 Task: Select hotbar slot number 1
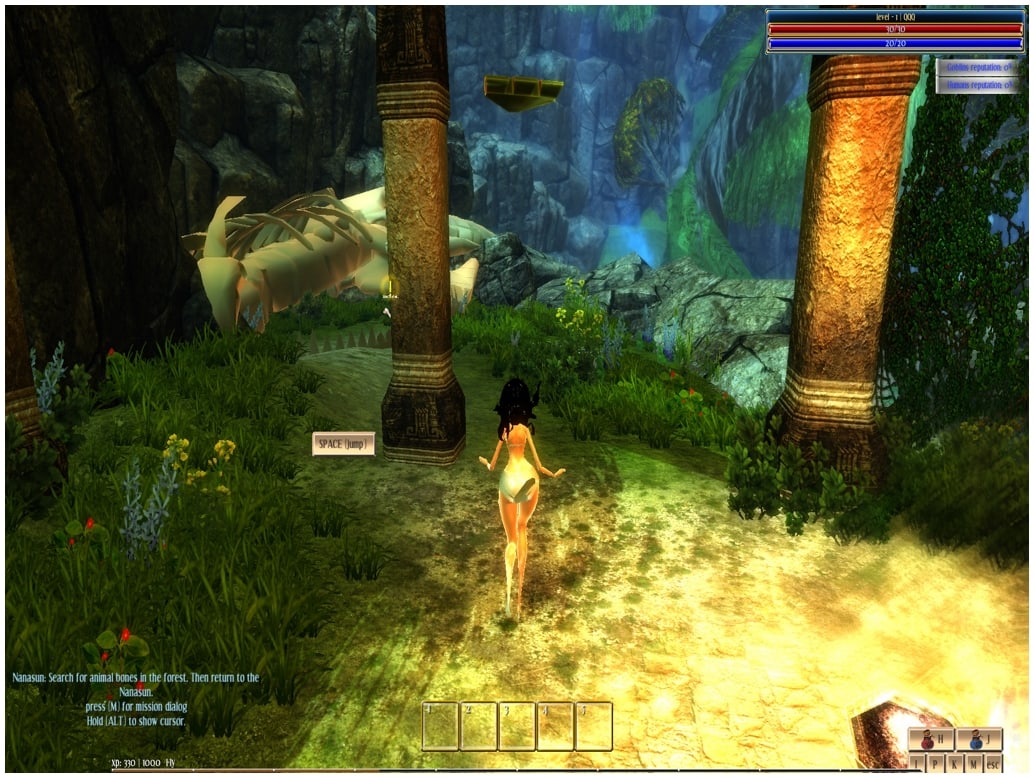tap(440, 726)
